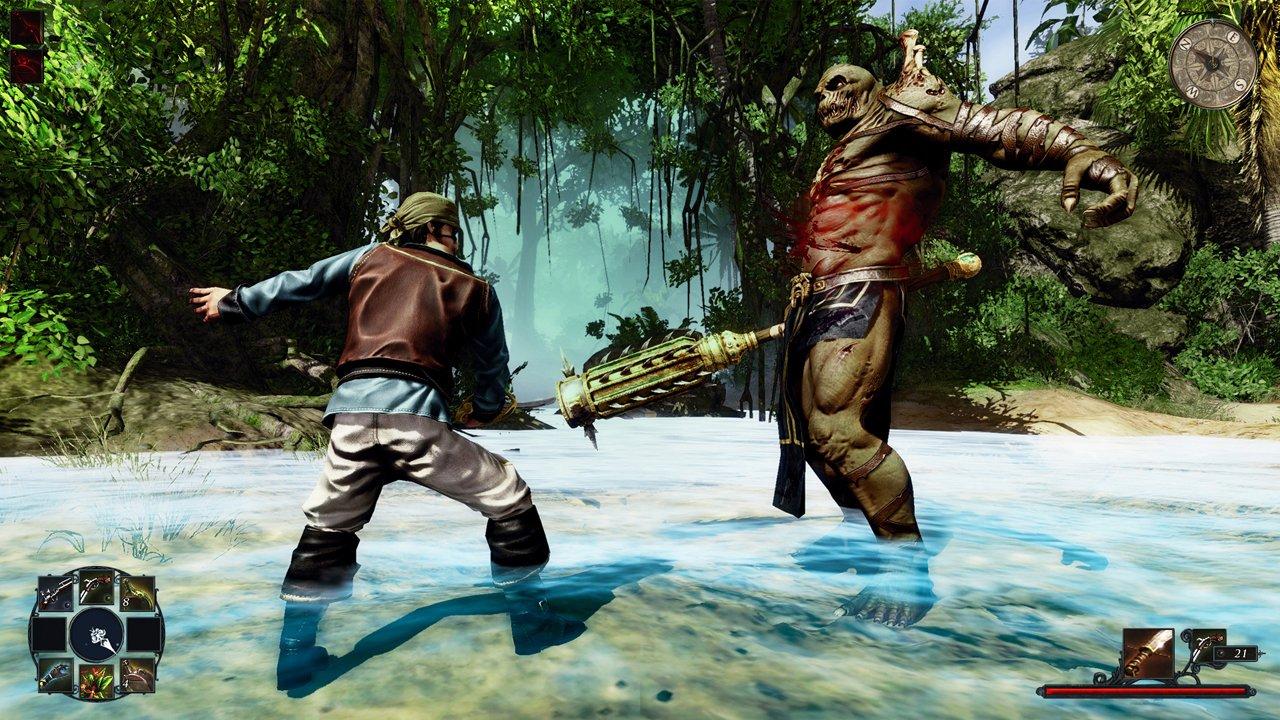Select the empty left slot of the weapon wheel

50,634
